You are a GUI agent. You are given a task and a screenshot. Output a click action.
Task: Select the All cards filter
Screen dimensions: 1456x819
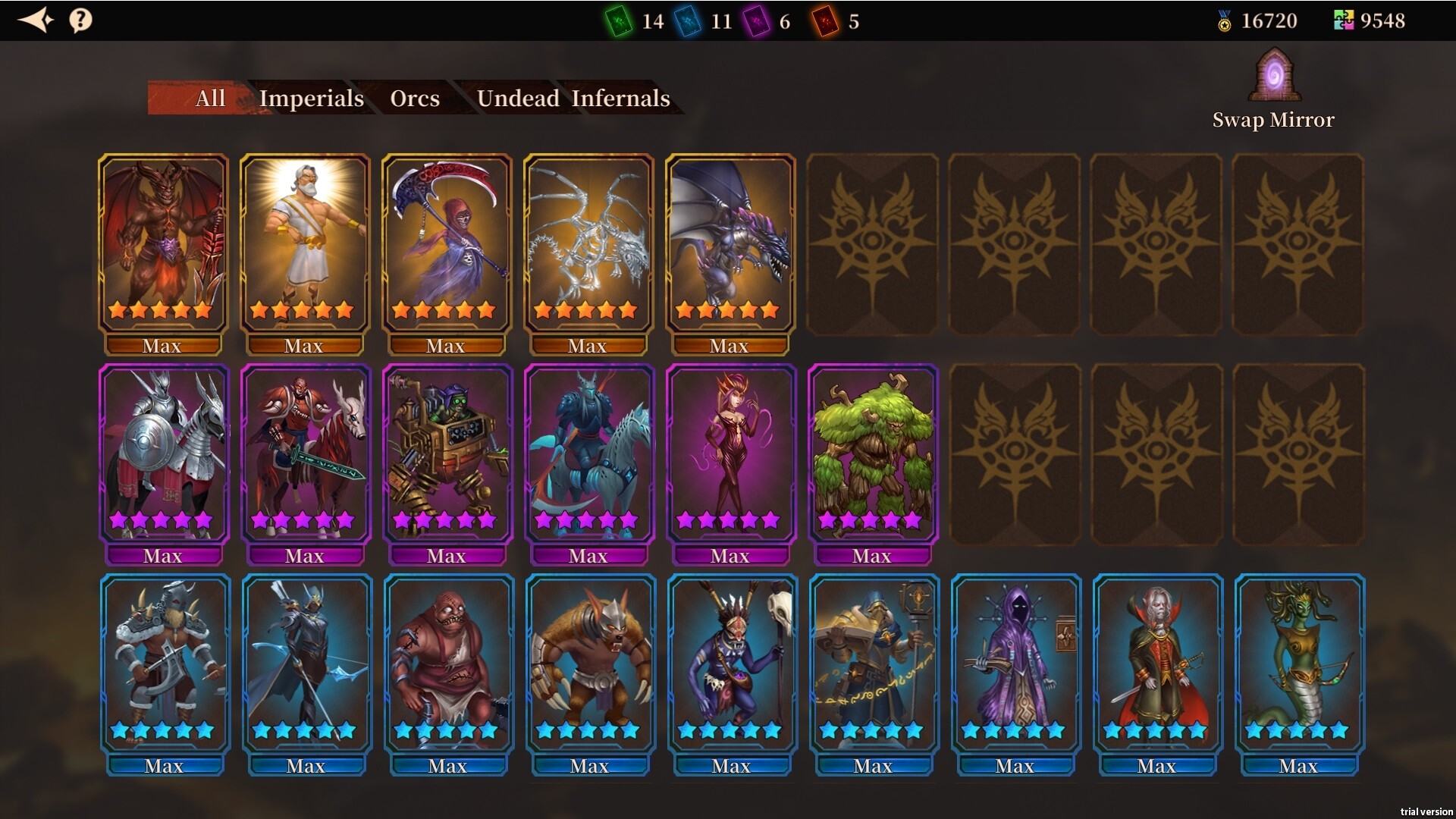(210, 99)
